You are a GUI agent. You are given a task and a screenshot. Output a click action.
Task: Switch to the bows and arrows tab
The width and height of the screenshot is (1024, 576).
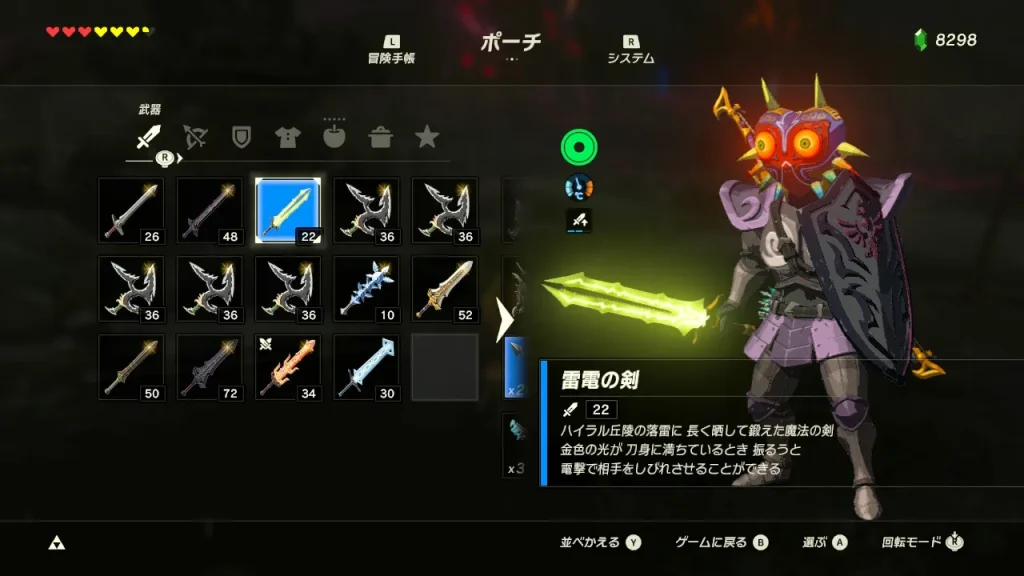click(195, 137)
